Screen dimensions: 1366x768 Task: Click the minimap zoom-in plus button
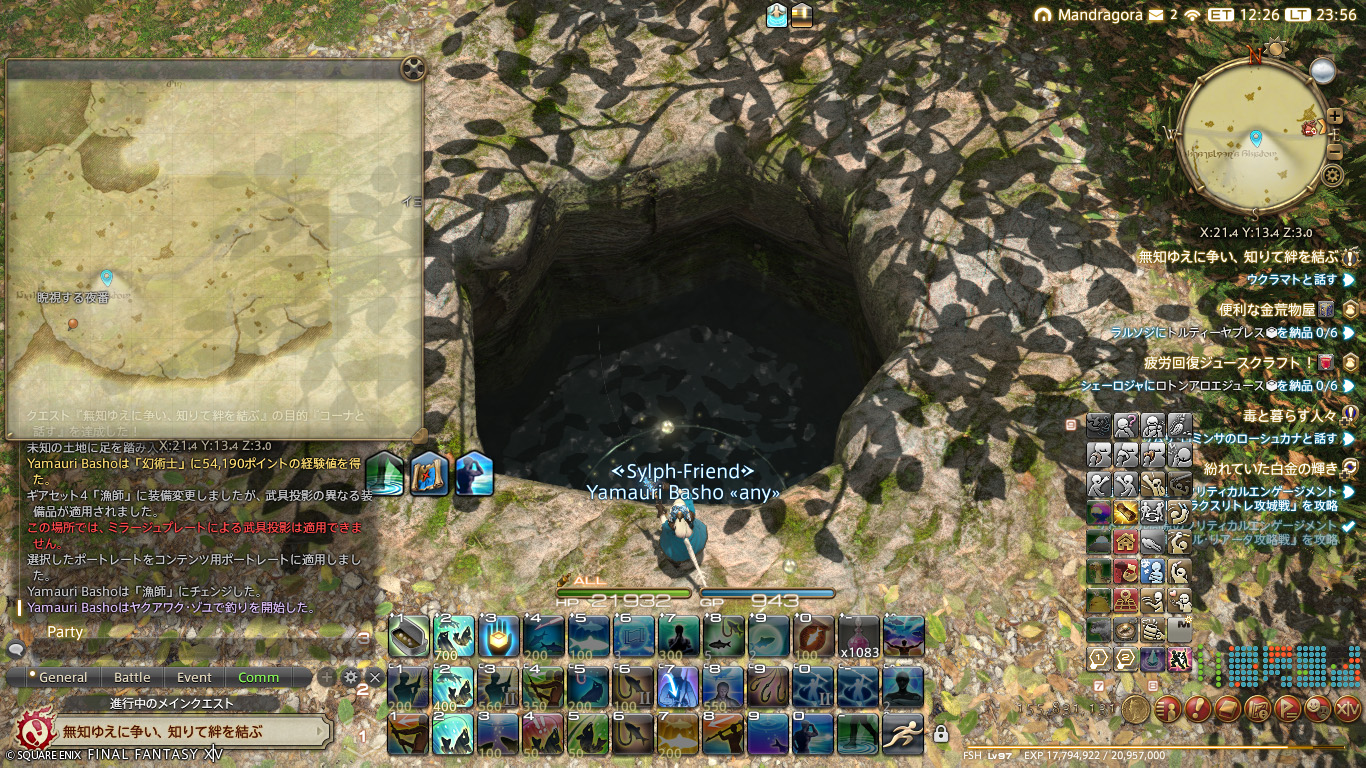click(x=1335, y=116)
